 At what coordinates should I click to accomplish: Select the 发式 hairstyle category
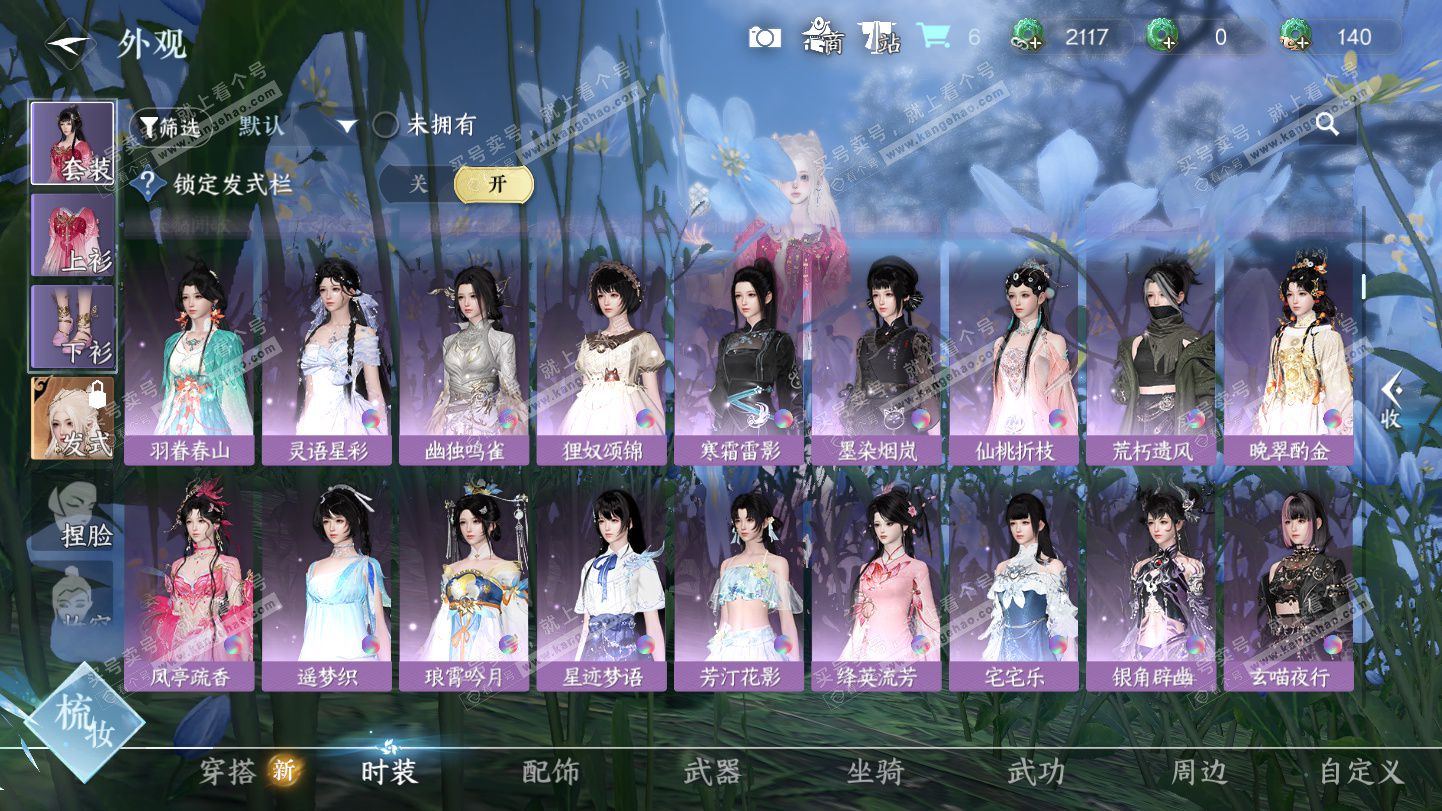click(73, 418)
